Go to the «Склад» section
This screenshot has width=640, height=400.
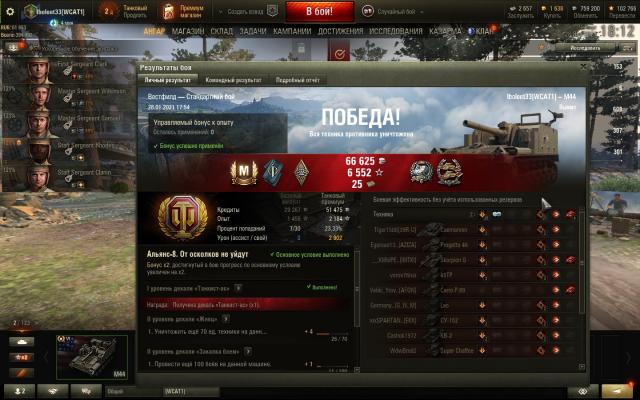[221, 31]
